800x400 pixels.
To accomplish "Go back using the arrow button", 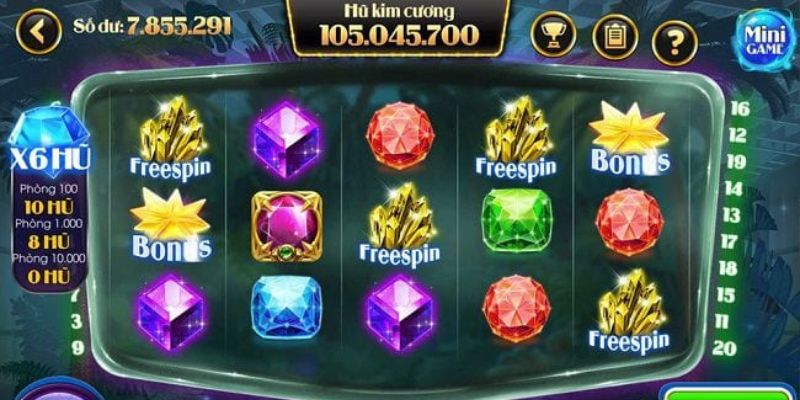I will [x=39, y=29].
